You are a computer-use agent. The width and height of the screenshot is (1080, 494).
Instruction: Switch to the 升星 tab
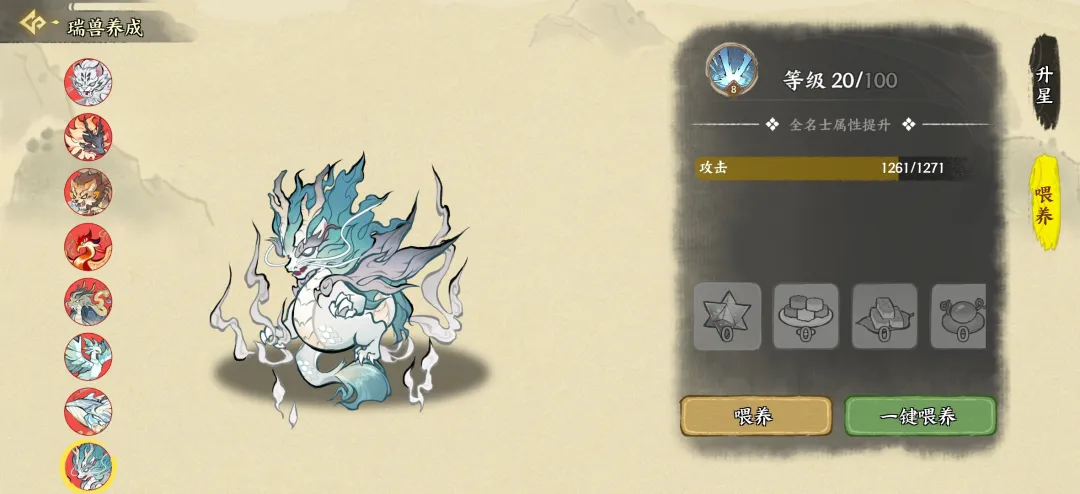1044,84
